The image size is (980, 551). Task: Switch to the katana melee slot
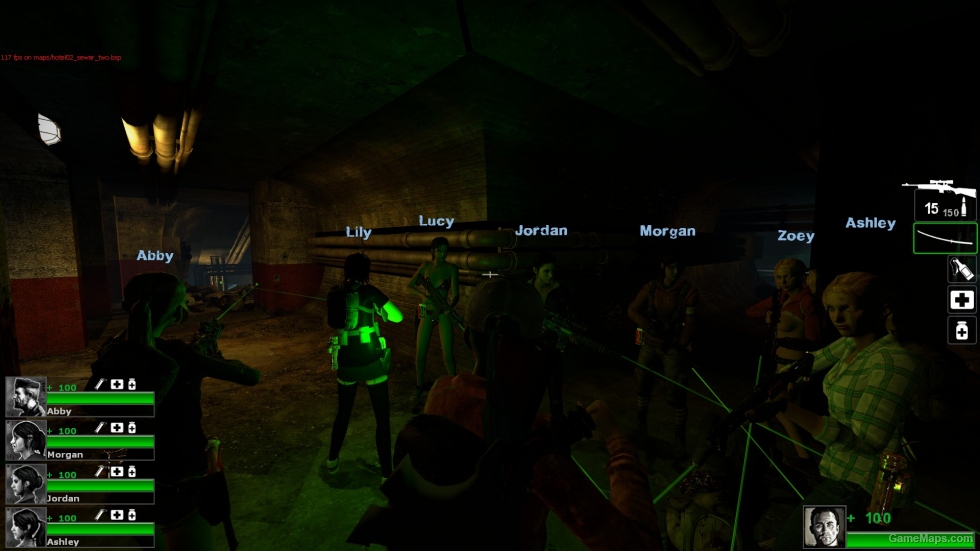tap(944, 238)
